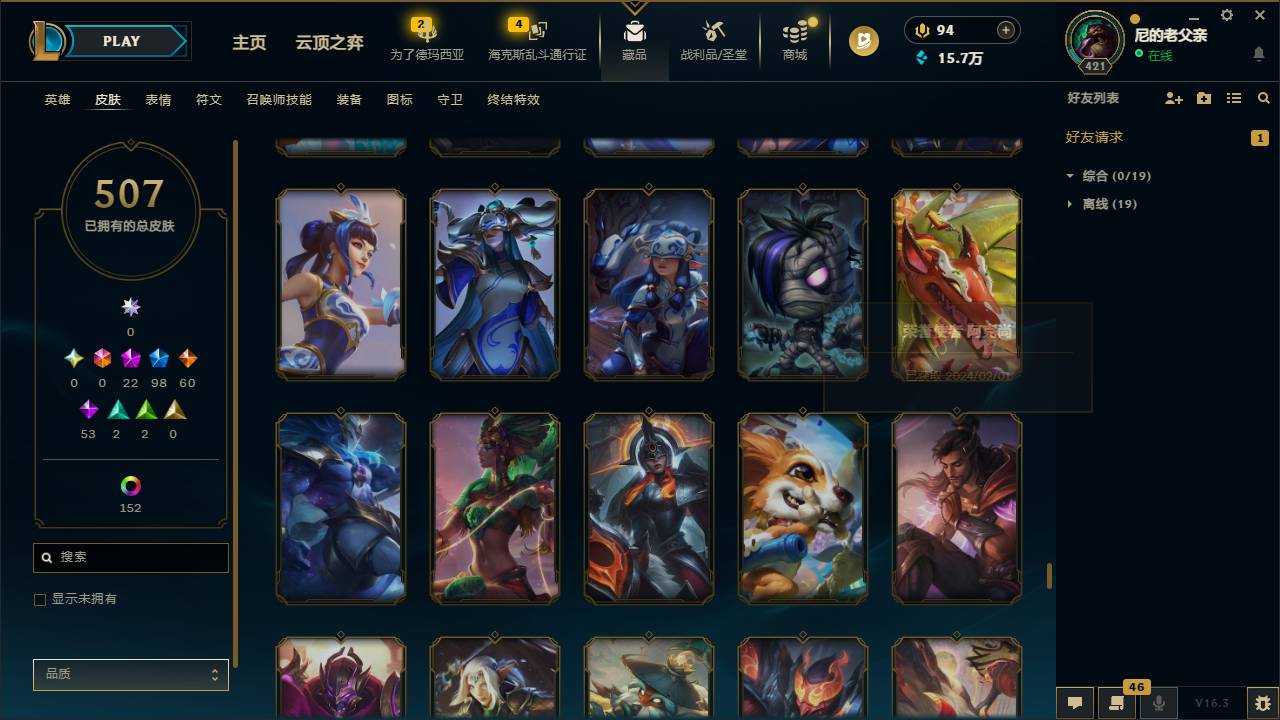This screenshot has width=1280, height=720.
Task: Toggle the notification bell under online status
Action: 1258,55
